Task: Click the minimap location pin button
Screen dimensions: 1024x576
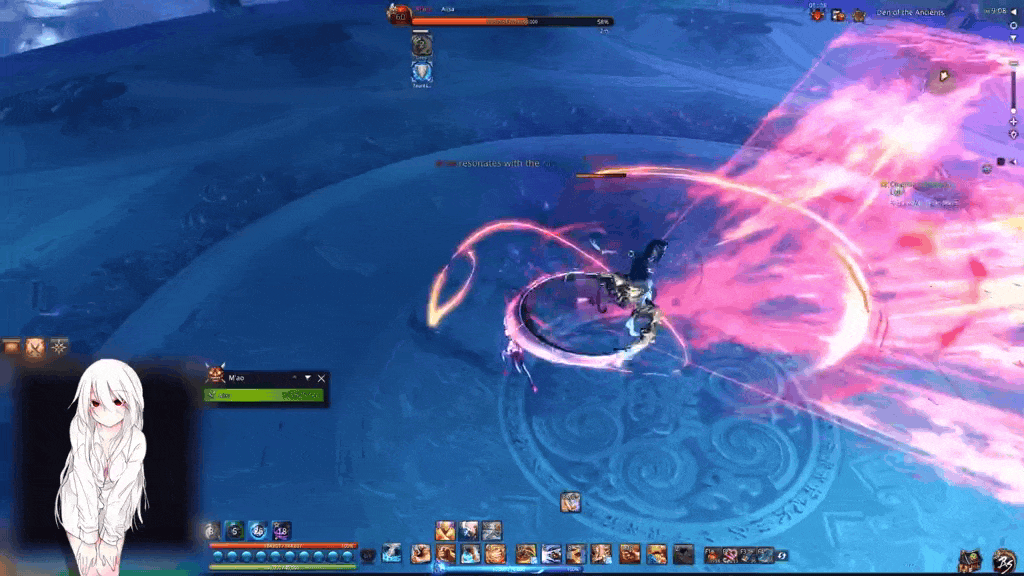Action: pyautogui.click(x=1013, y=134)
